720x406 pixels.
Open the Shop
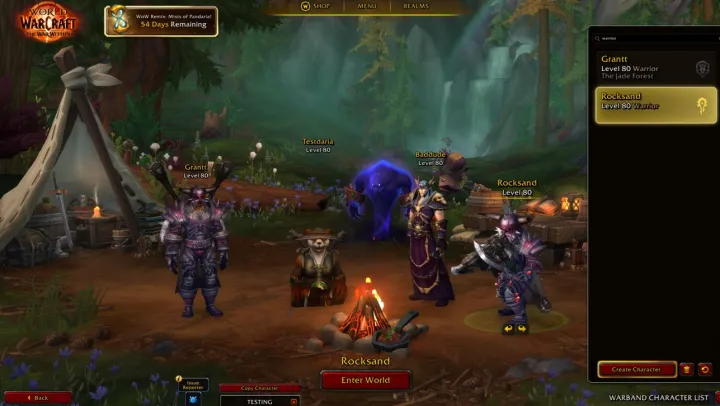(319, 6)
